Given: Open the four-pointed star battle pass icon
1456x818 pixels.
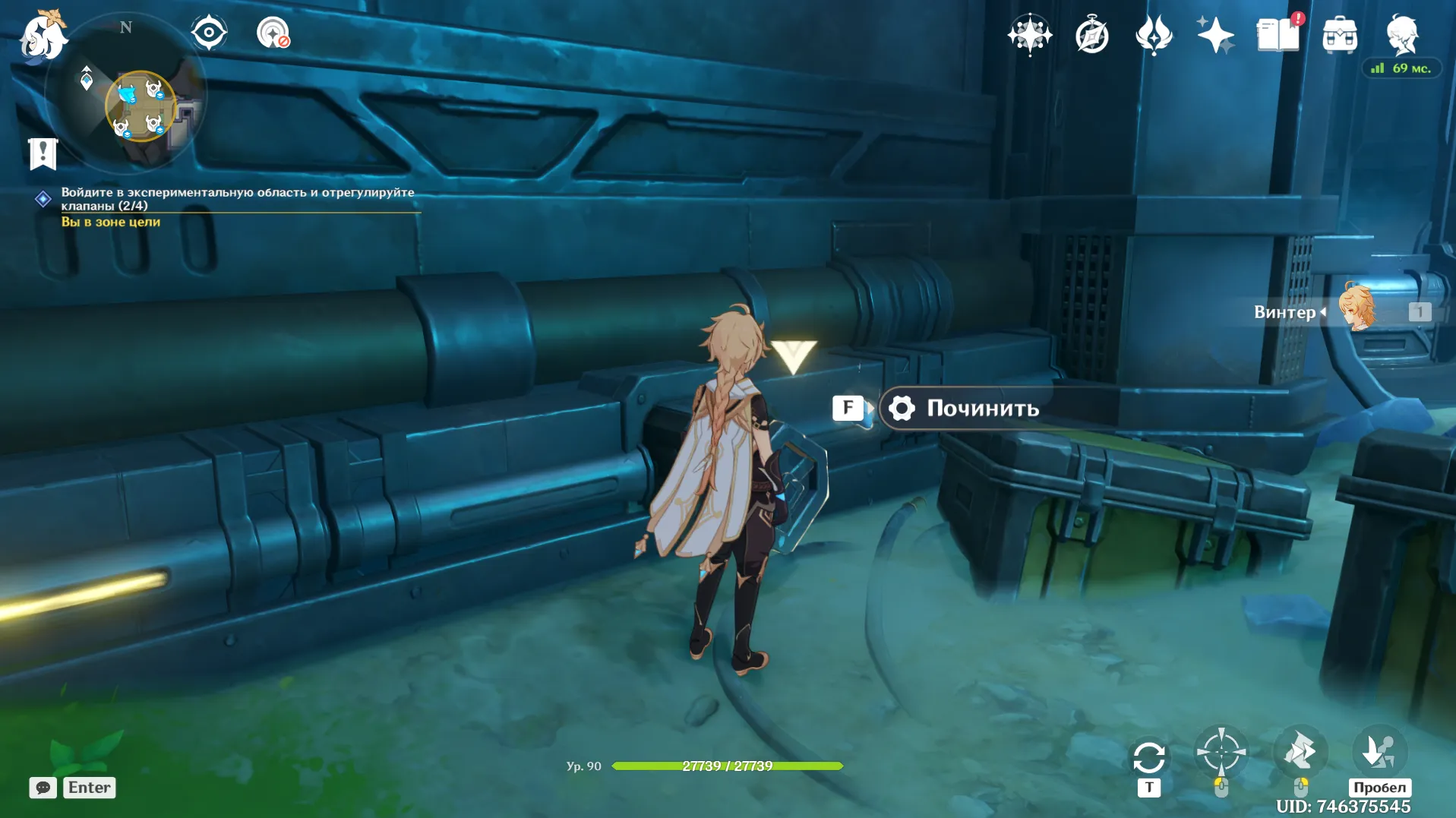Looking at the screenshot, I should tap(1215, 36).
